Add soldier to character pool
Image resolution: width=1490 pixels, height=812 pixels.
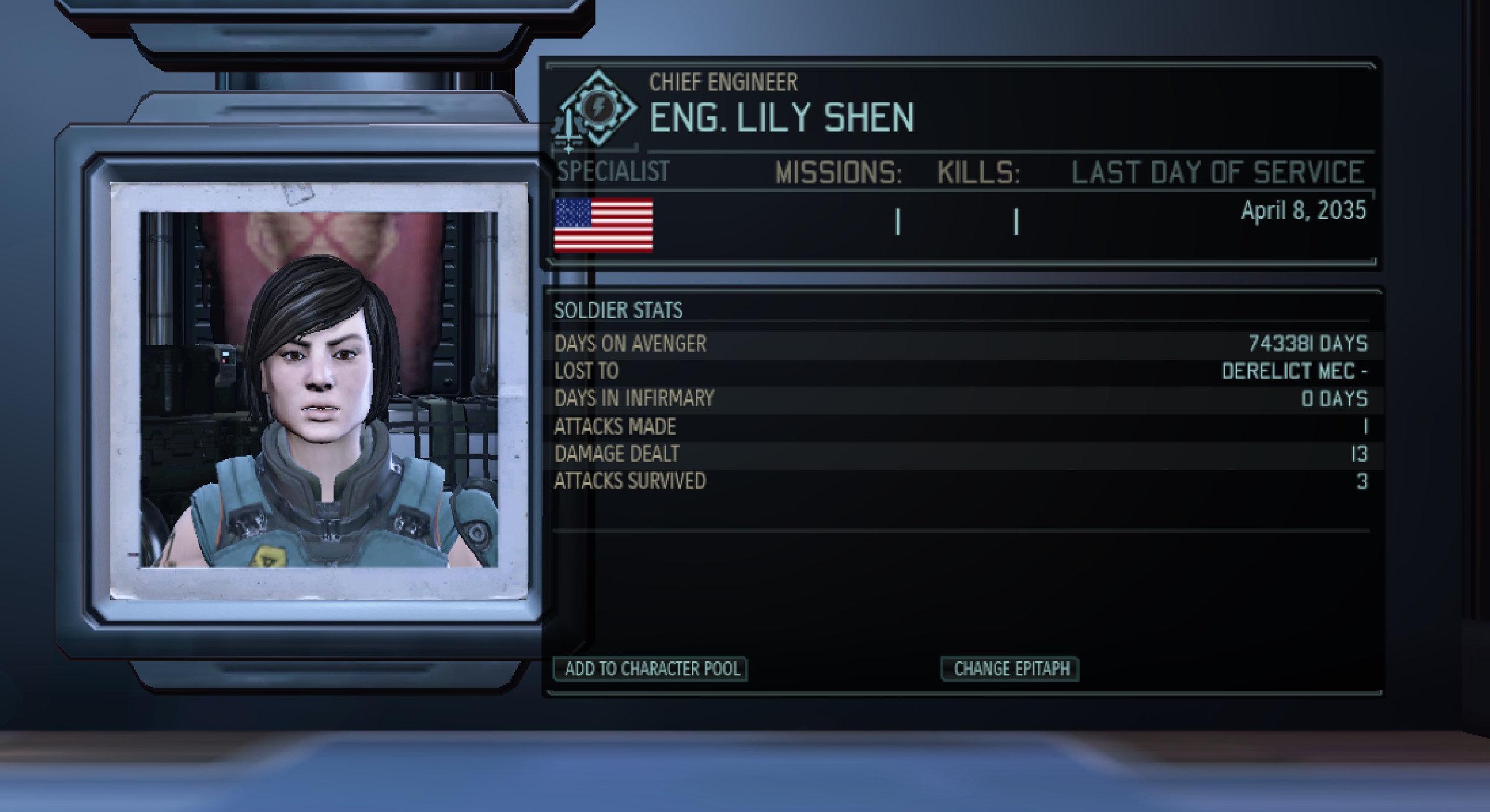651,668
